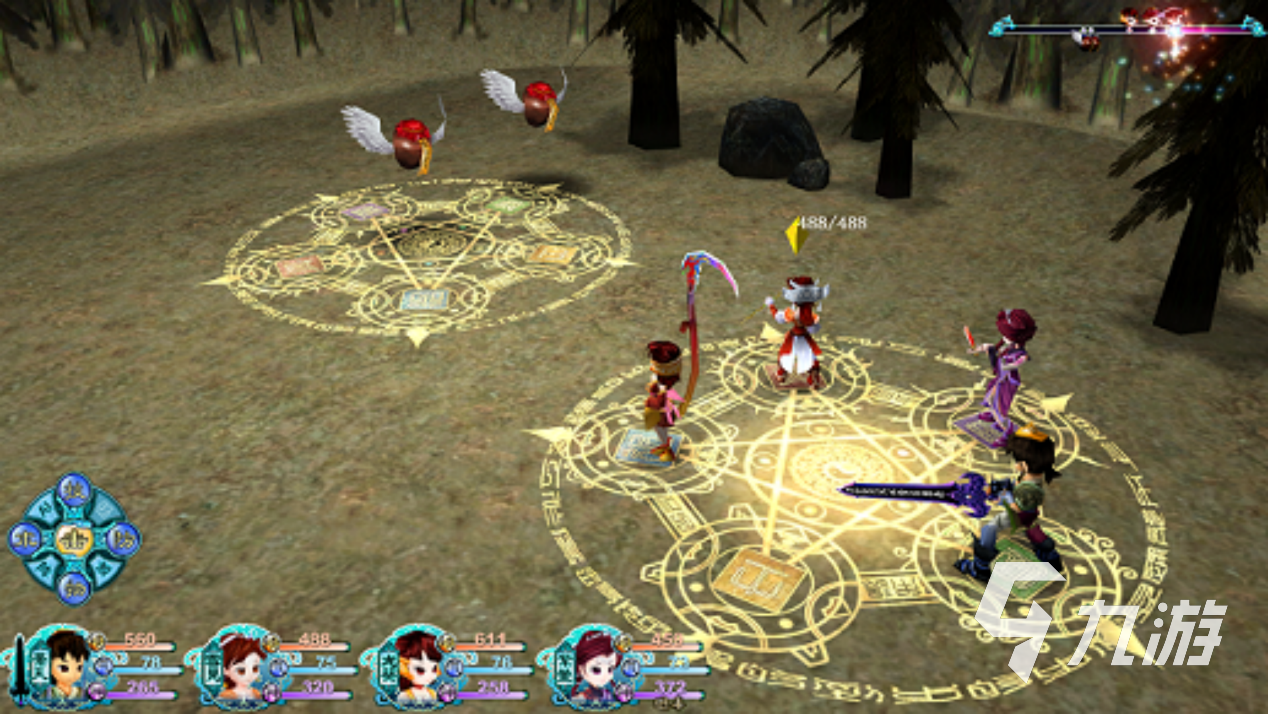The height and width of the screenshot is (714, 1268).
Task: Select the black-haired boy's portrait
Action: coord(62,665)
